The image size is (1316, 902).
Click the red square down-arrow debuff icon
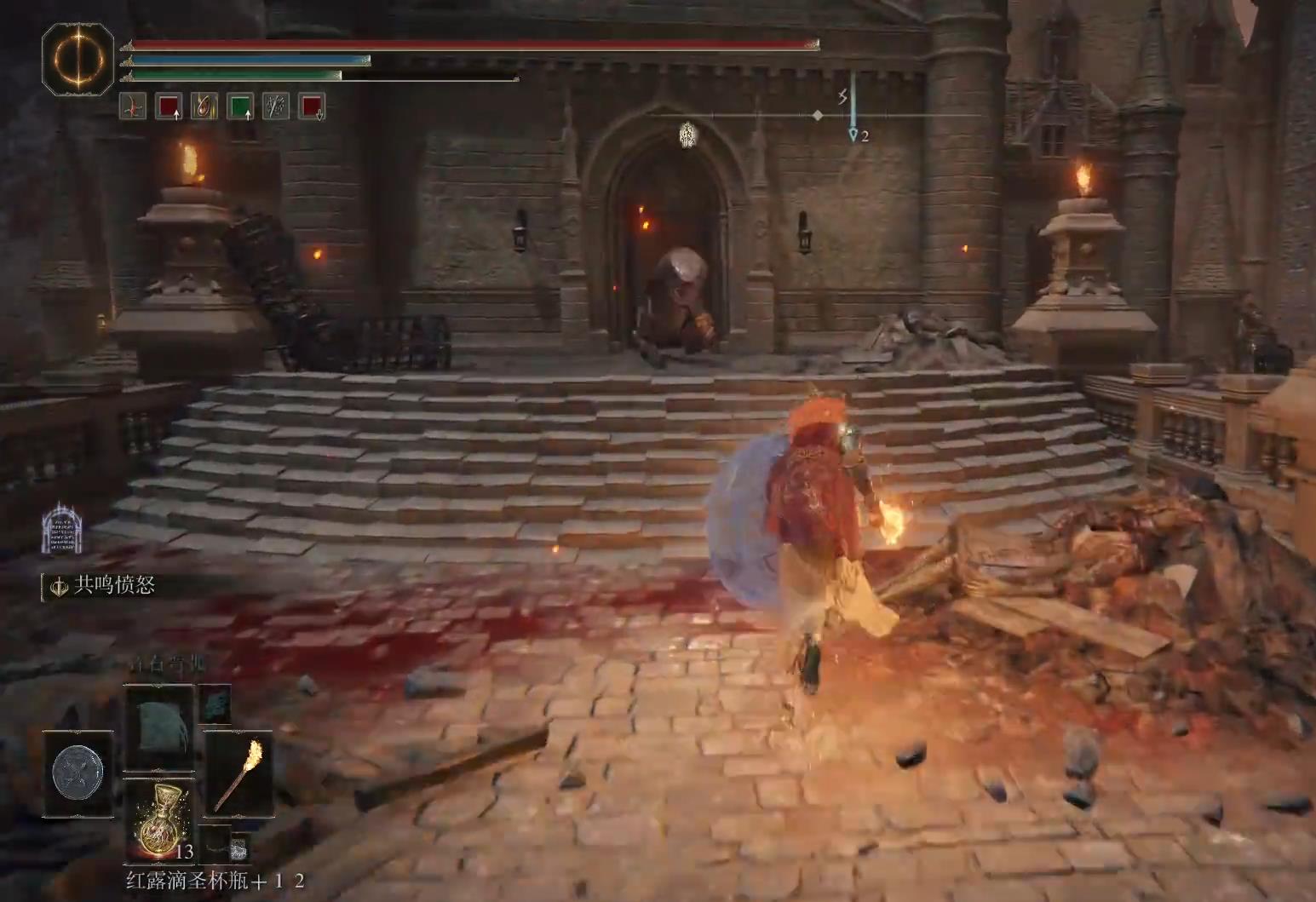pyautogui.click(x=312, y=106)
